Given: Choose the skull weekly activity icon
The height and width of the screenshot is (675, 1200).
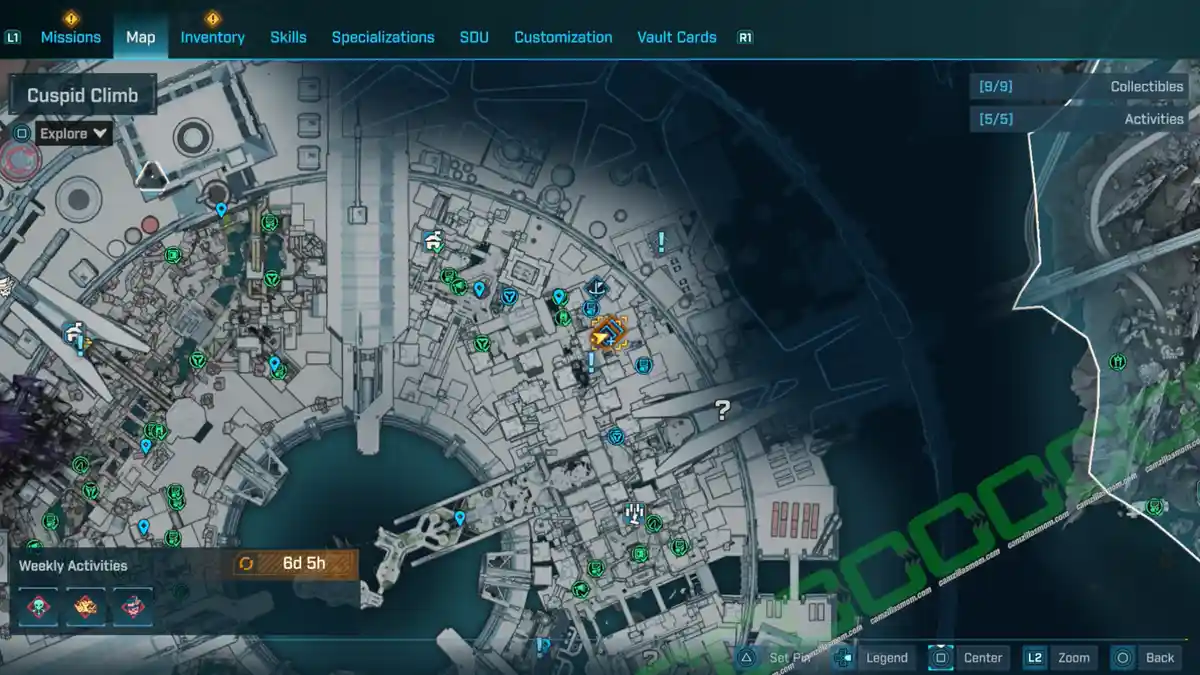Looking at the screenshot, I should pos(38,605).
